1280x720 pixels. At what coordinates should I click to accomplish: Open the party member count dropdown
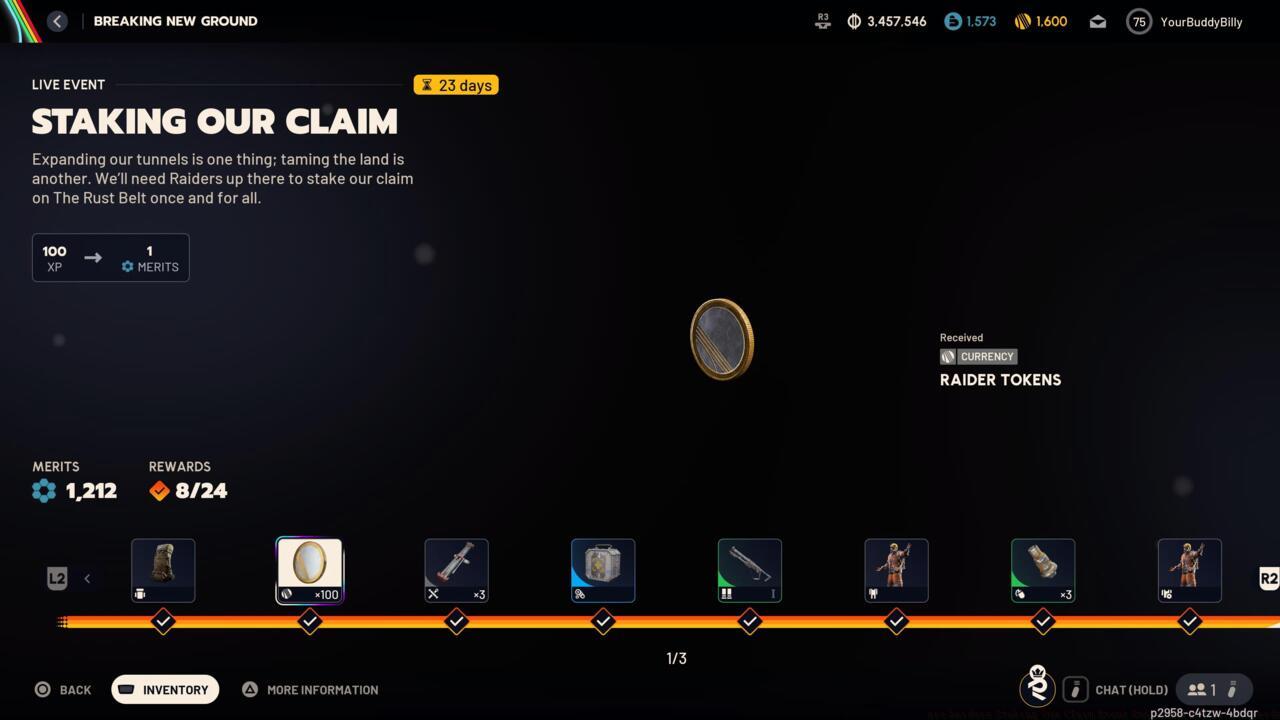coord(1213,689)
